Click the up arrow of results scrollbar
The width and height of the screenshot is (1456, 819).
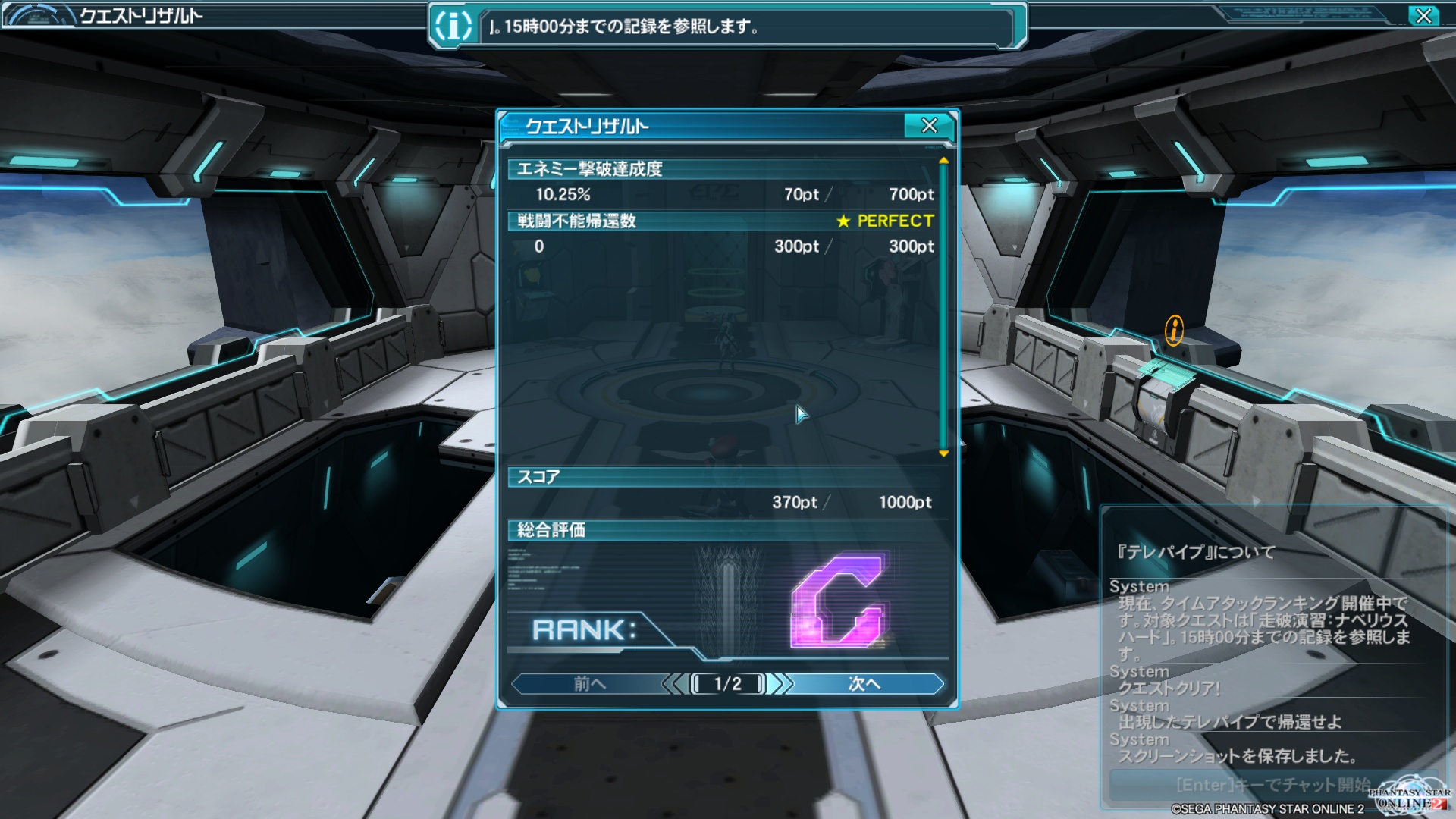(x=943, y=161)
